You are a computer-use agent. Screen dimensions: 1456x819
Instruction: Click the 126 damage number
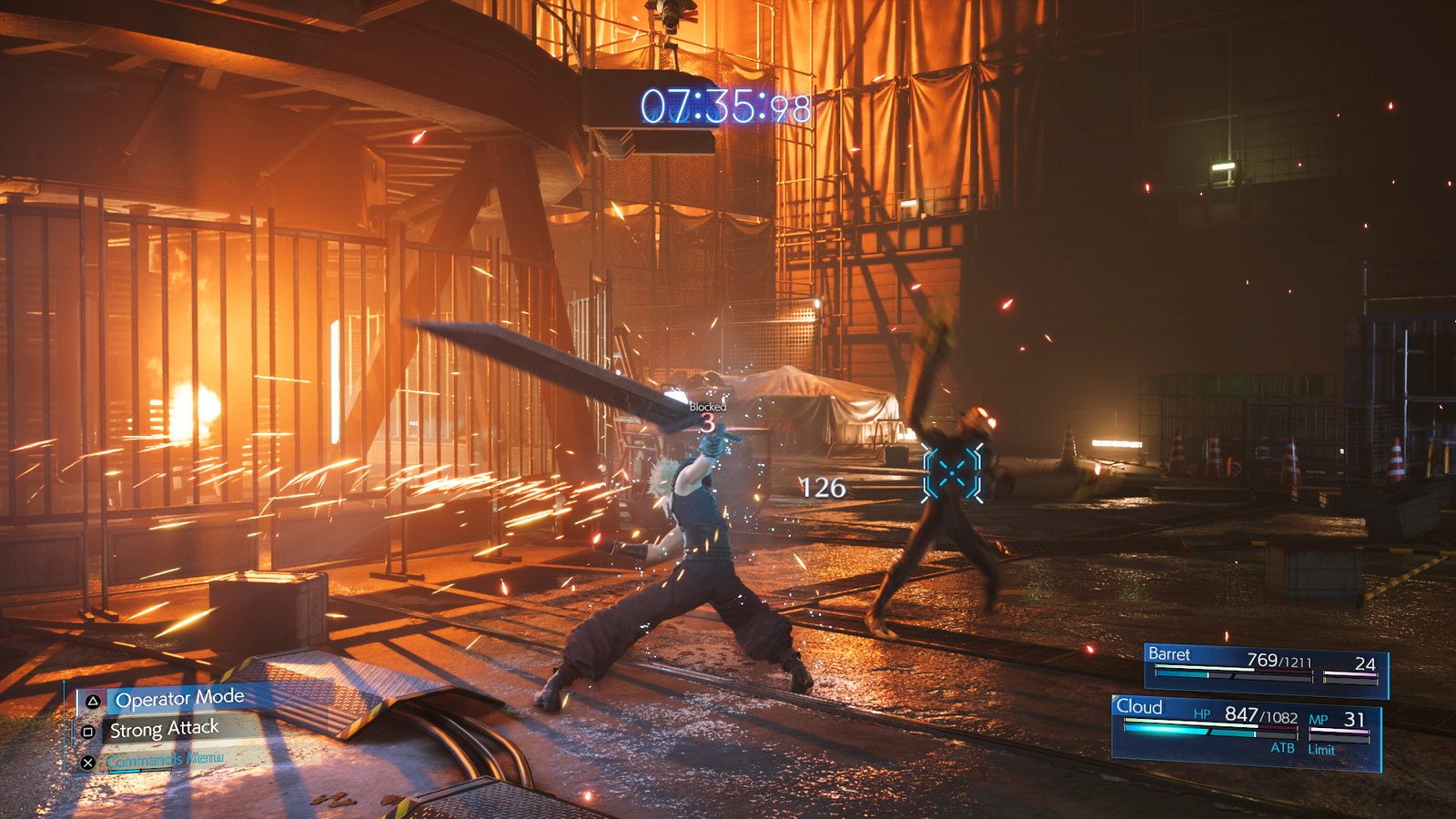pos(821,489)
